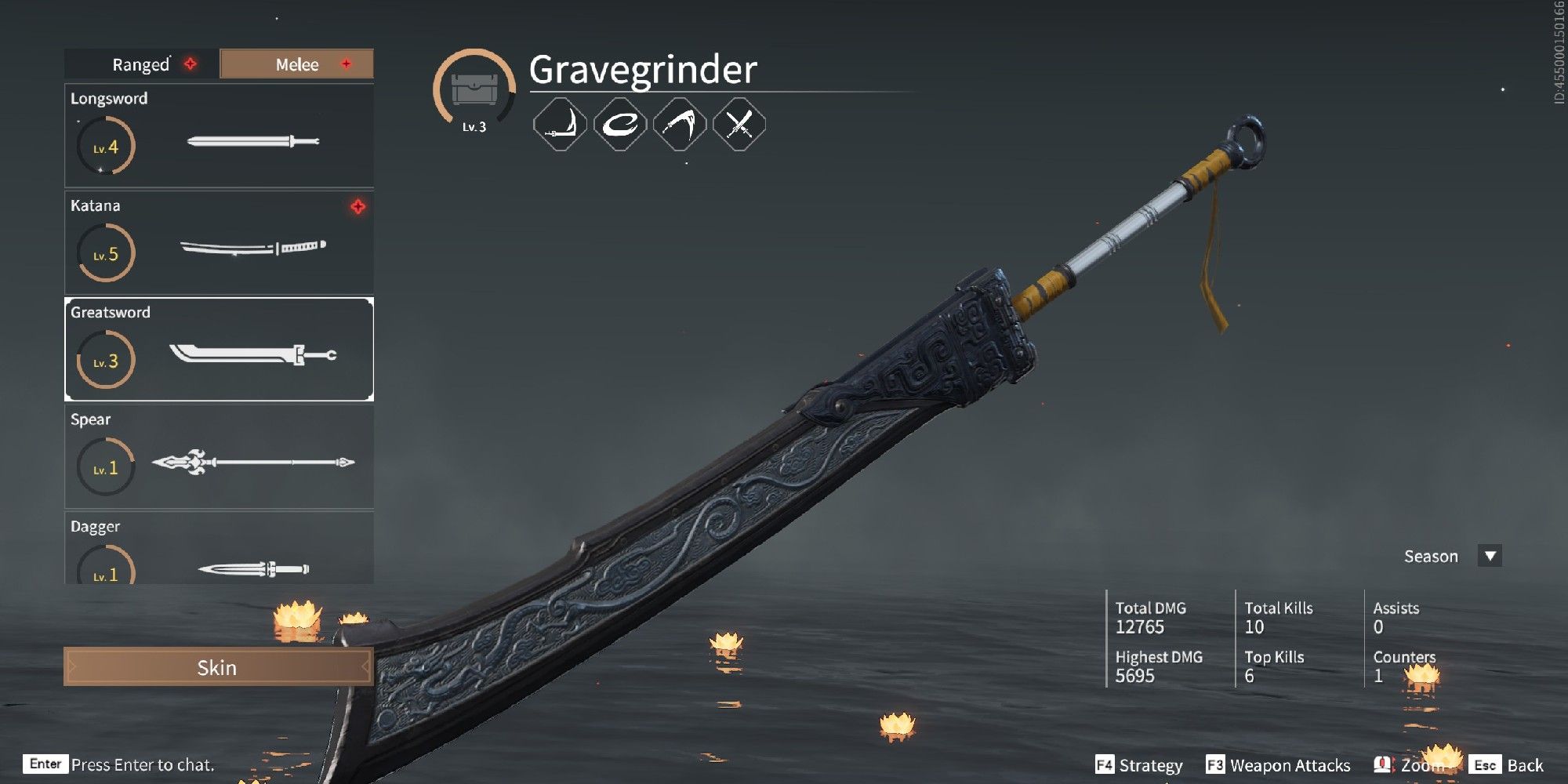Image resolution: width=1568 pixels, height=784 pixels.
Task: Open the Skin menu
Action: click(x=218, y=668)
